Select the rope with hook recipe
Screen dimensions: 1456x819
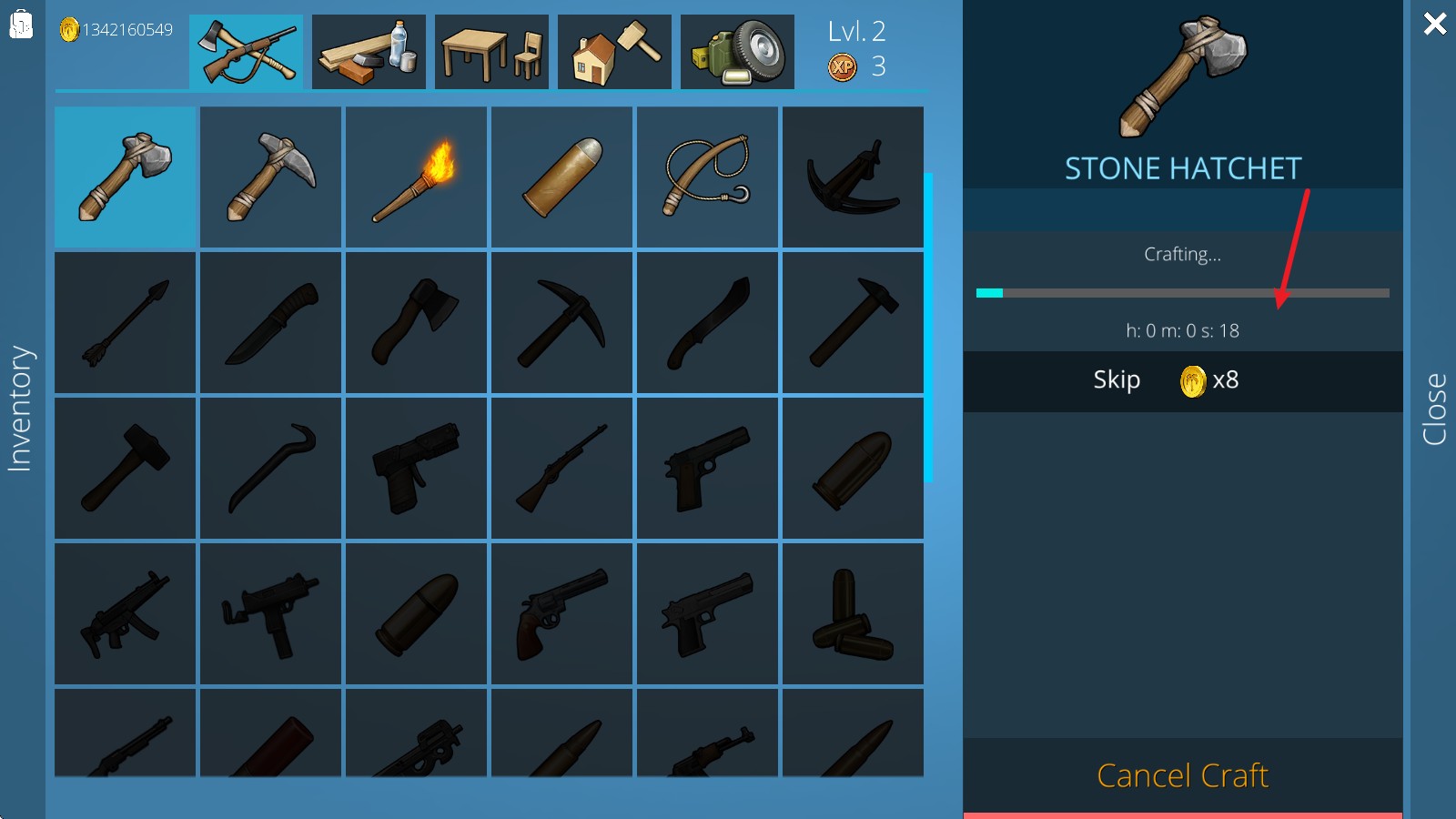(x=708, y=177)
